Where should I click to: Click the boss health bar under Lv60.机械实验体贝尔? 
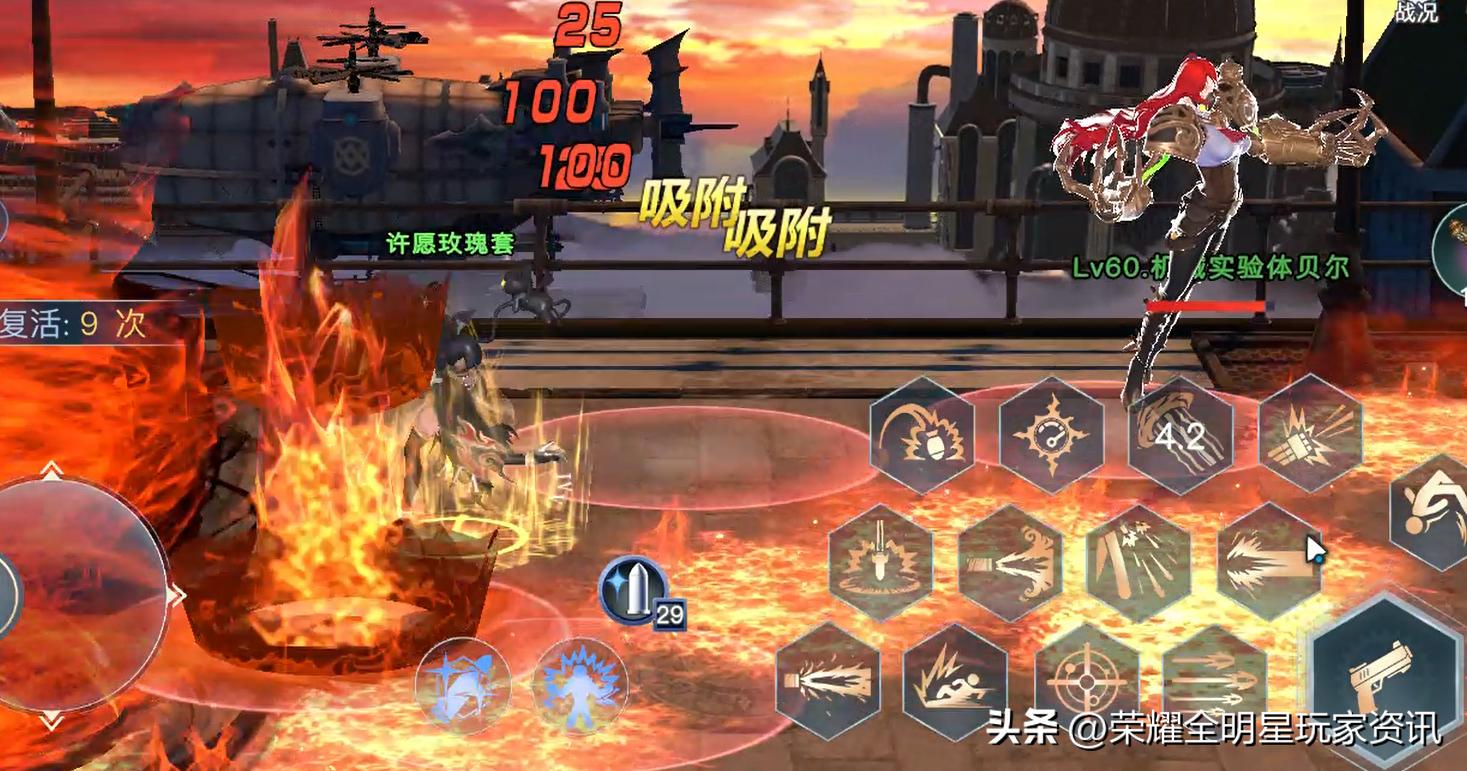[x=1205, y=303]
